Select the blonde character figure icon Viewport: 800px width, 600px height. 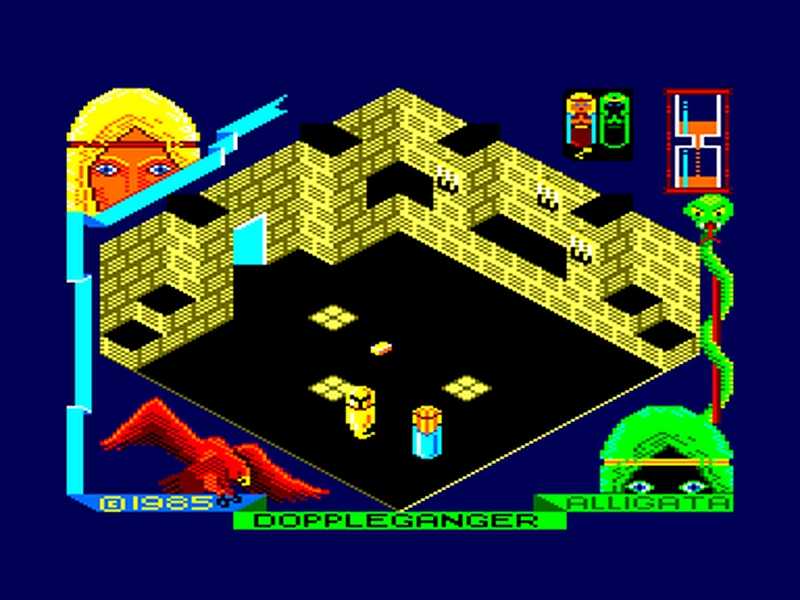582,123
